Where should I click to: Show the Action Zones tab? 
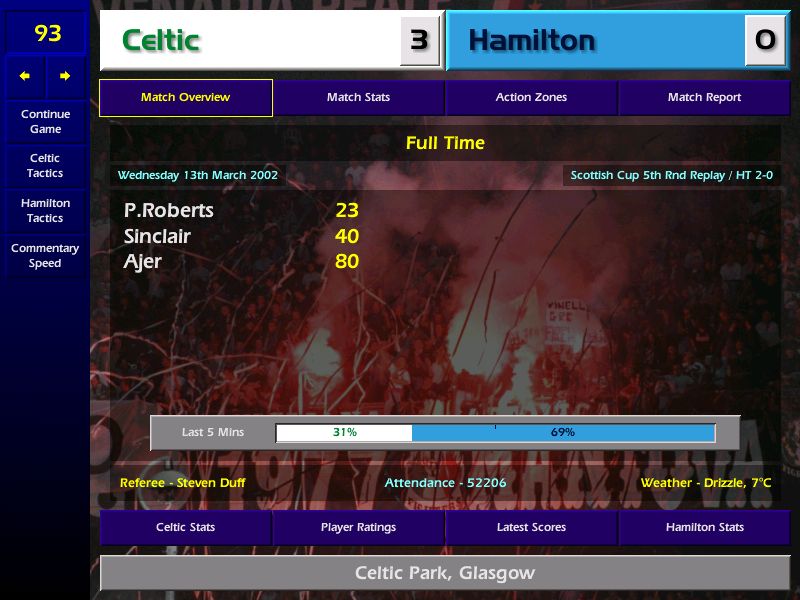click(x=531, y=97)
